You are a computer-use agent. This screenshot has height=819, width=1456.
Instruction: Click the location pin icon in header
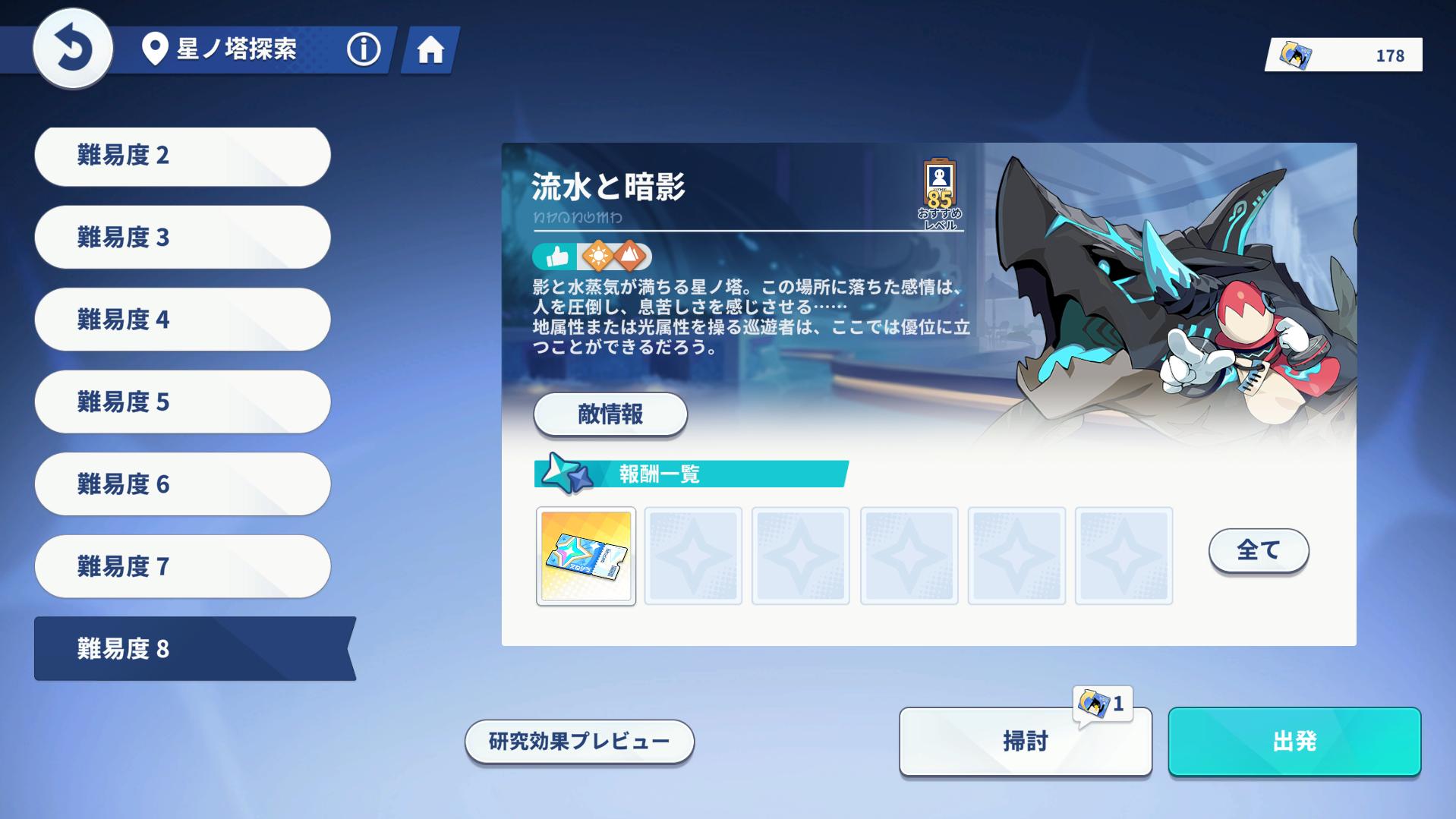154,49
